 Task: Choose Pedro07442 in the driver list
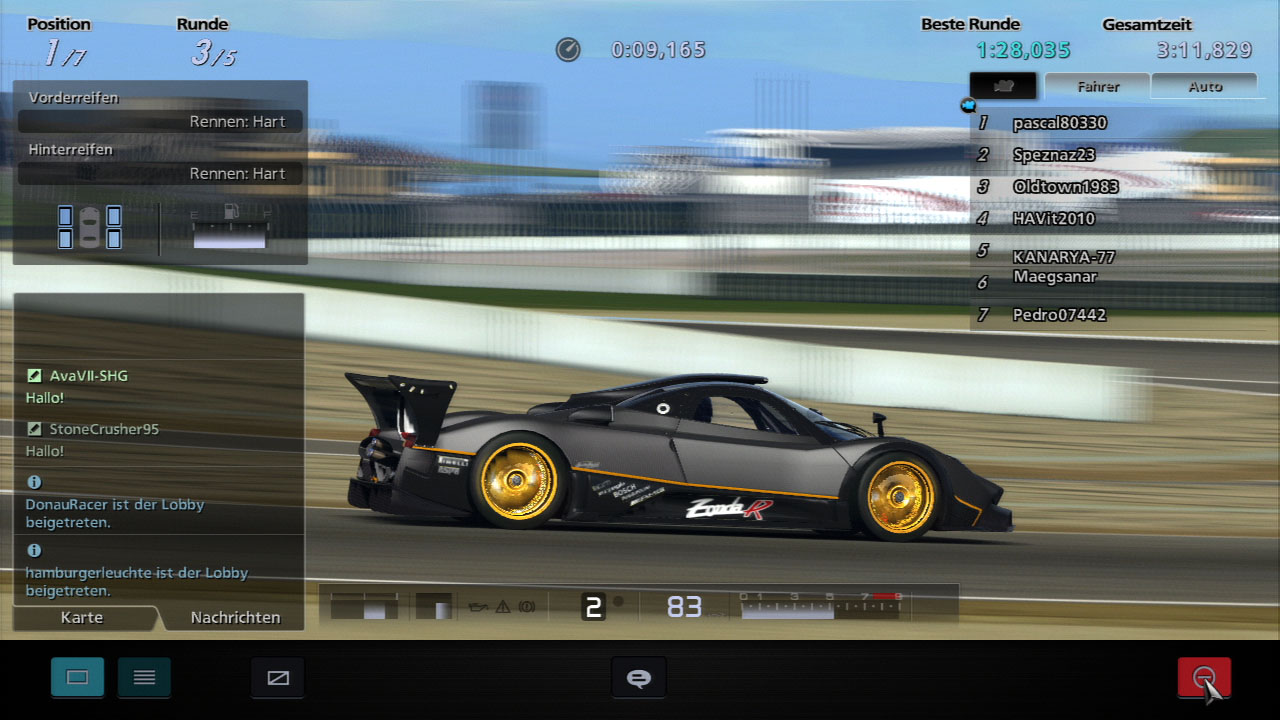click(1059, 315)
